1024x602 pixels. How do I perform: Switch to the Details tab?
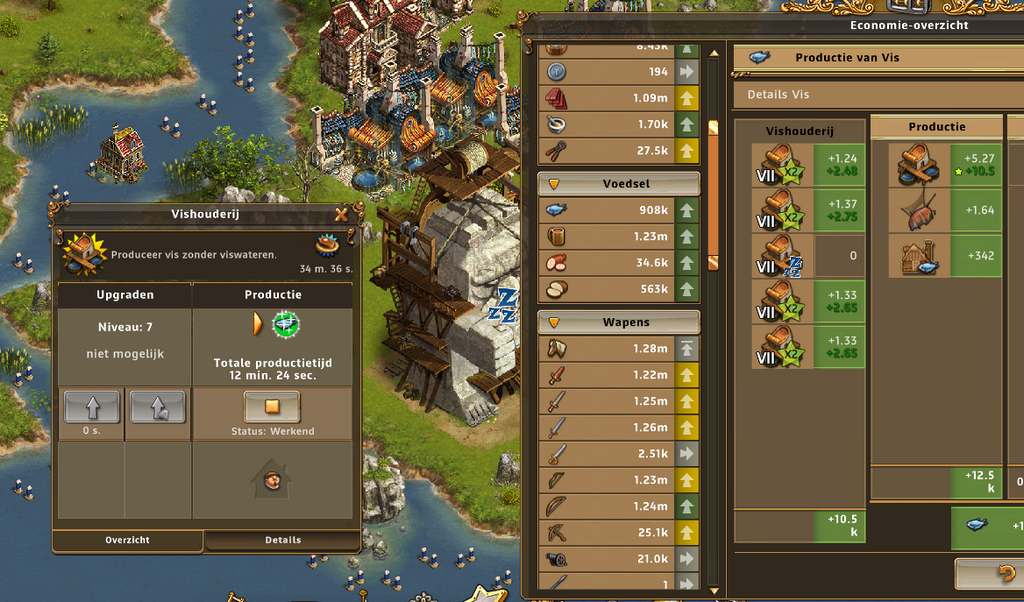coord(282,540)
